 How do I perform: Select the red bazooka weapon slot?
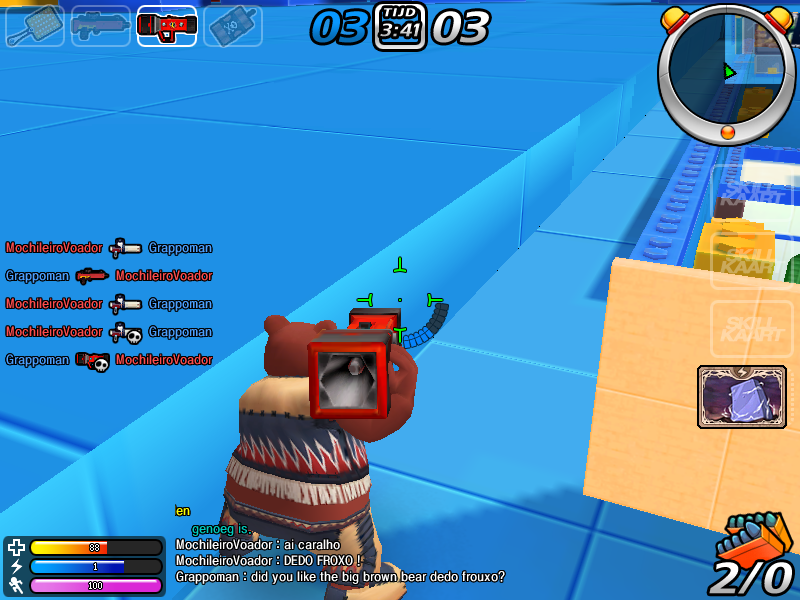coord(167,26)
